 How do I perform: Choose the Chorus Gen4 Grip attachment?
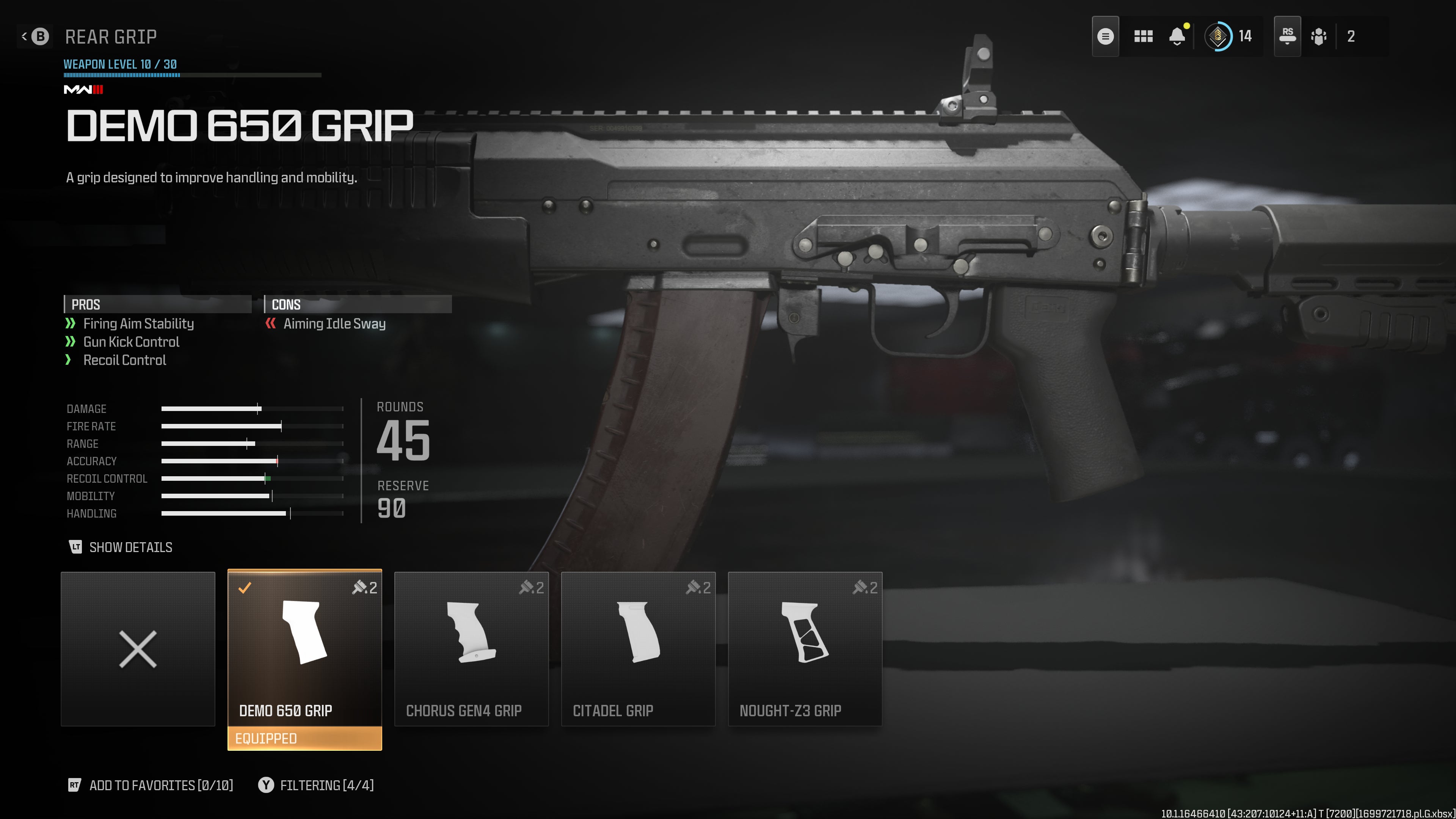[471, 649]
